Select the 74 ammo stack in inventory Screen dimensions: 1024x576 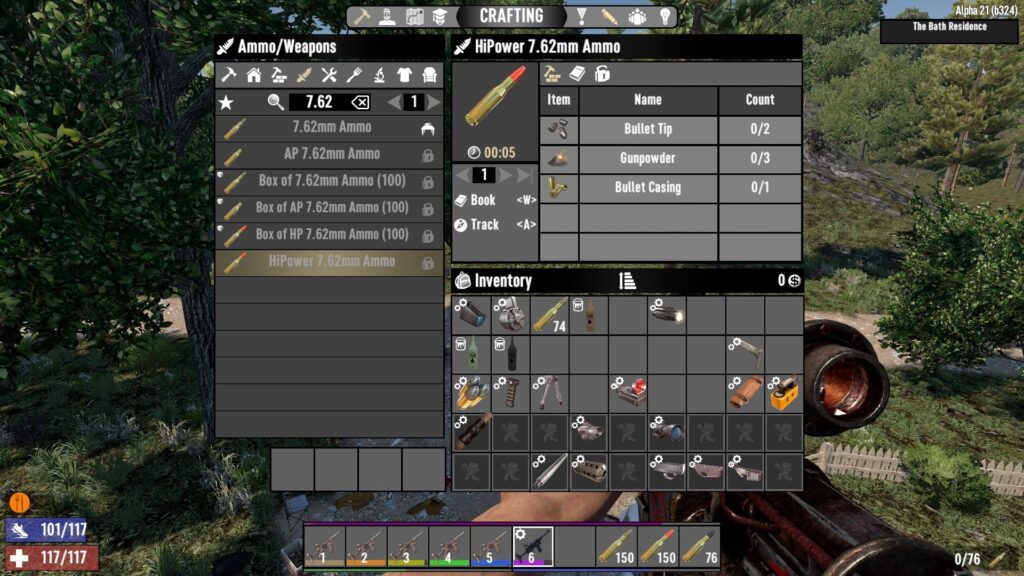tap(549, 315)
